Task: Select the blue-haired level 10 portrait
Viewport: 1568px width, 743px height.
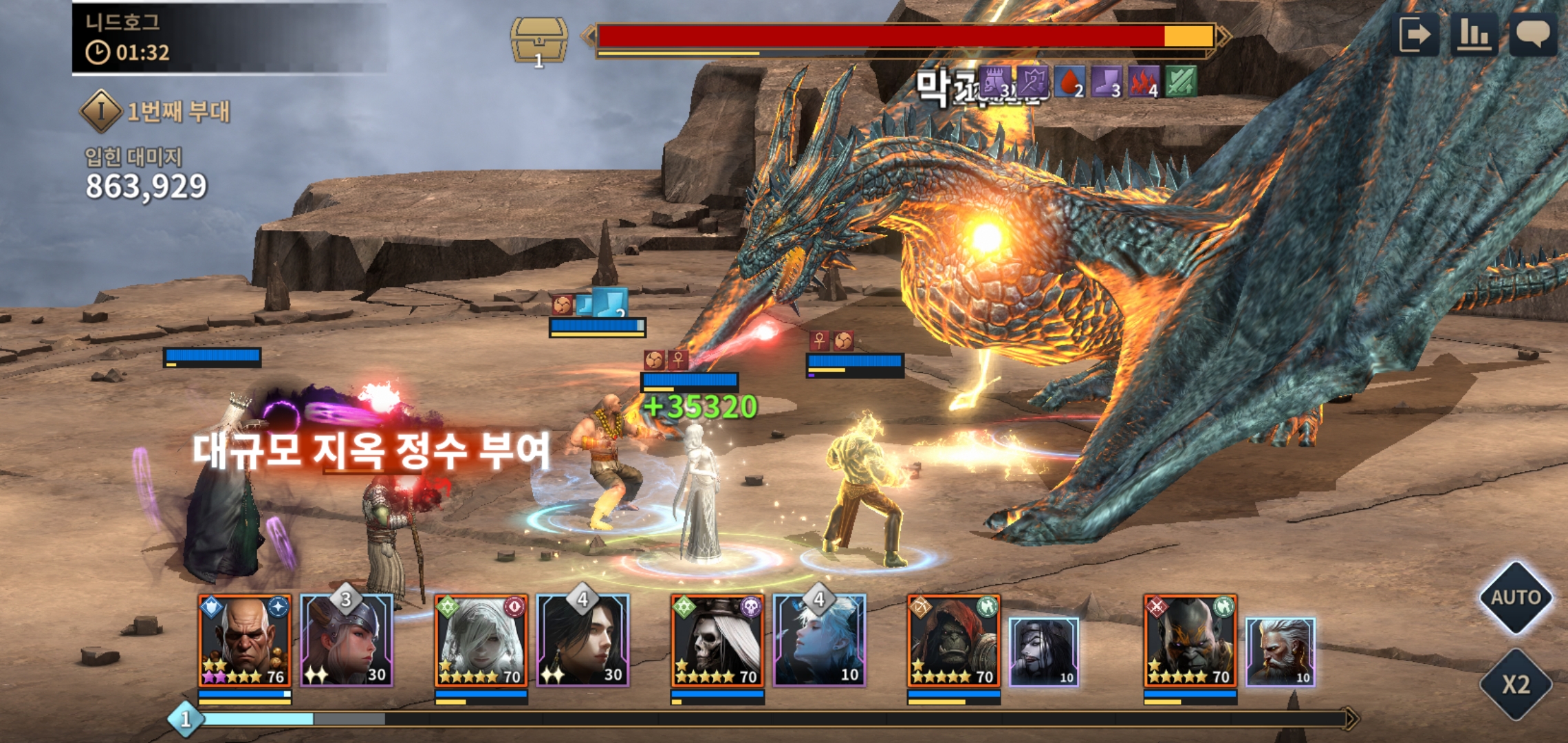Action: (818, 641)
